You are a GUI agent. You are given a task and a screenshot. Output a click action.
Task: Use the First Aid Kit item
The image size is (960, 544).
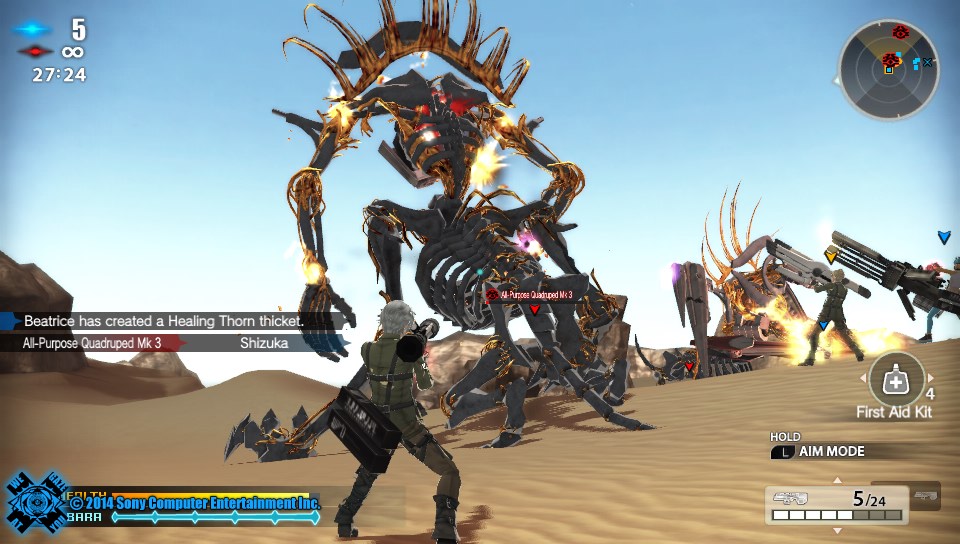(x=896, y=380)
